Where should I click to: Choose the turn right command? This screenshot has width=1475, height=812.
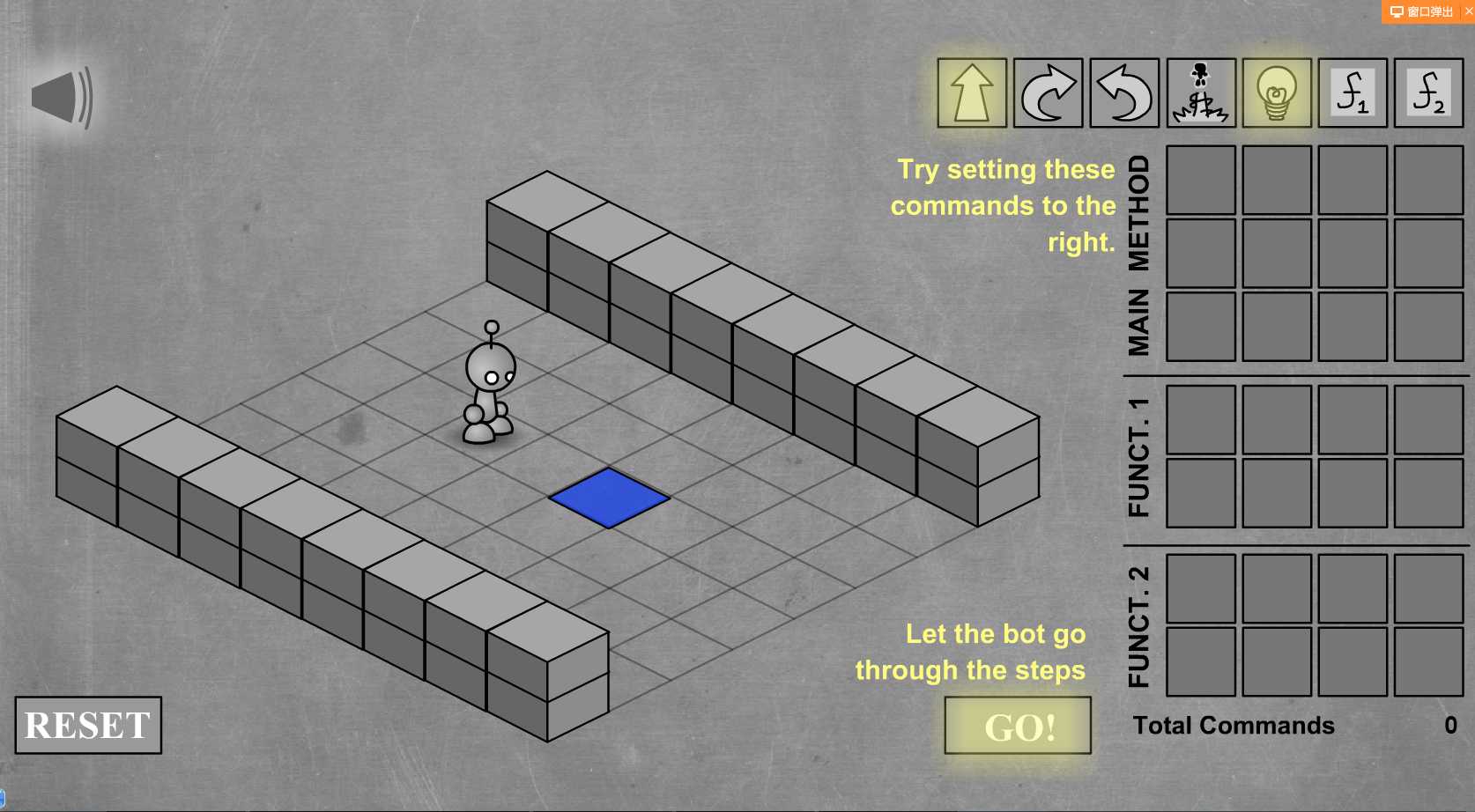point(1048,93)
